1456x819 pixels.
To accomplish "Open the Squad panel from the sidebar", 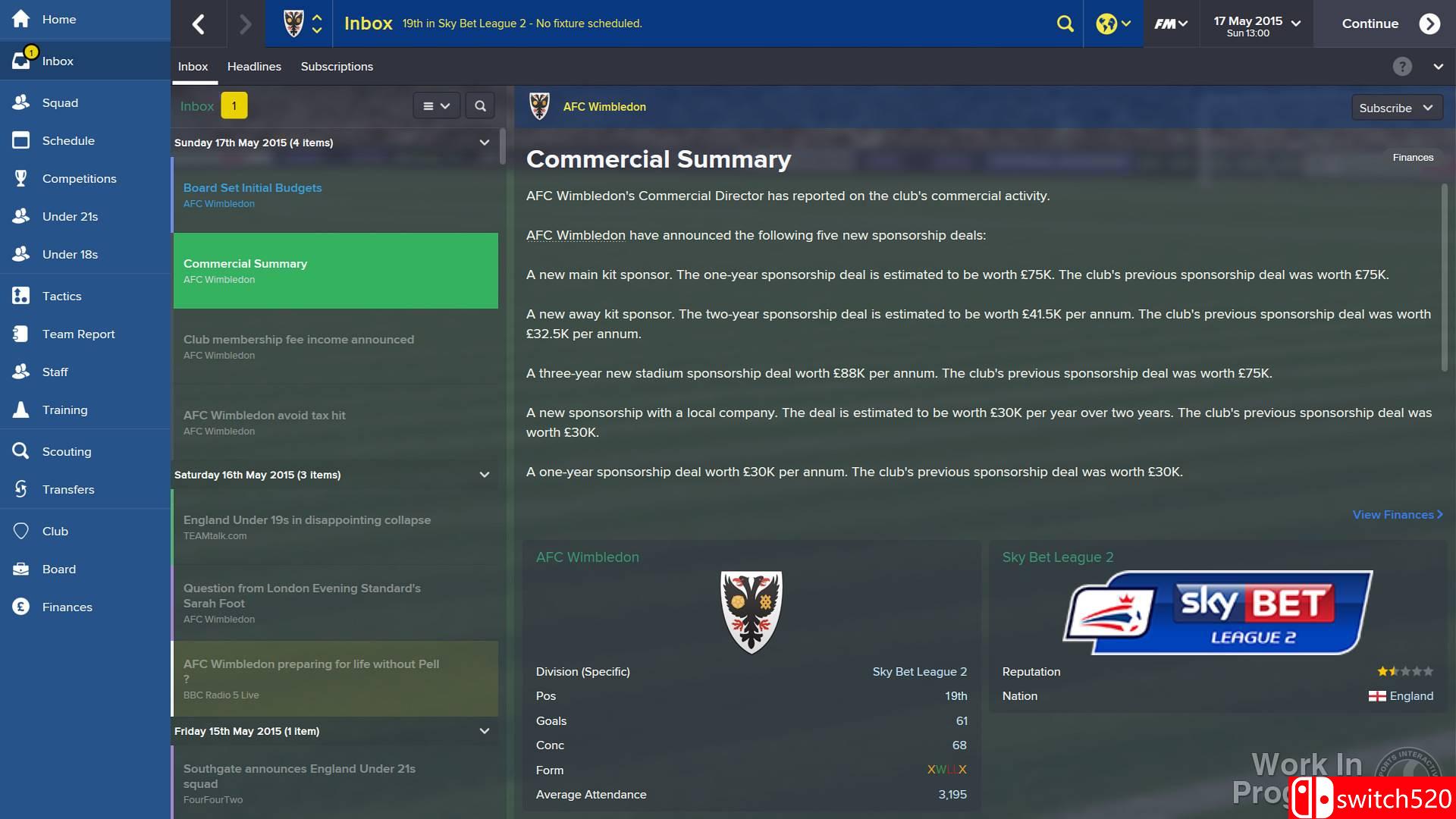I will (61, 102).
